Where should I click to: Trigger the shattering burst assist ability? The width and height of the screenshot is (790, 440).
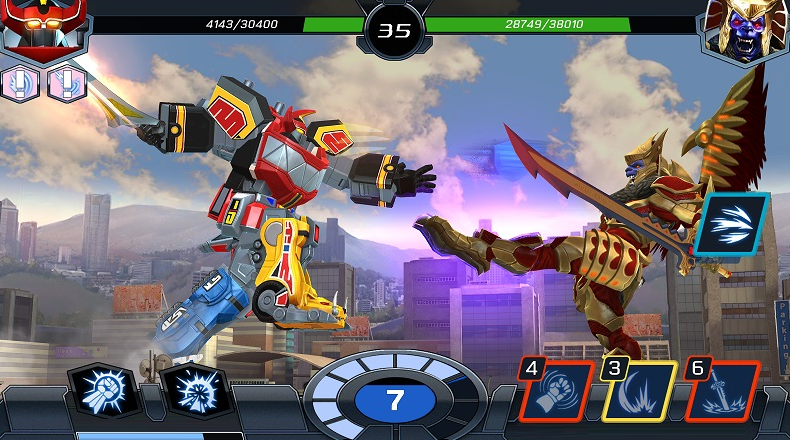pyautogui.click(x=193, y=391)
